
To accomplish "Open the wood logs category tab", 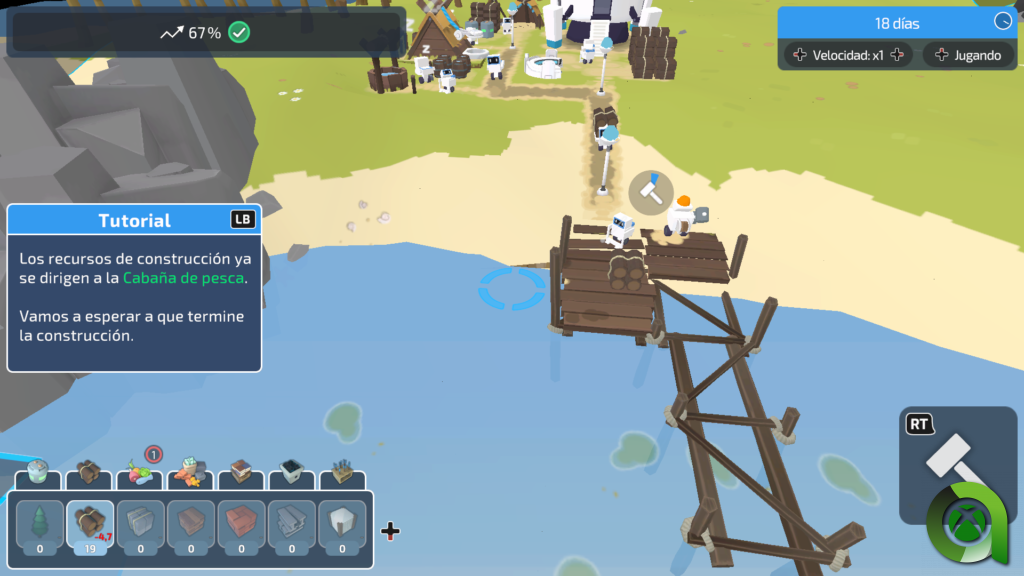I will click(90, 472).
